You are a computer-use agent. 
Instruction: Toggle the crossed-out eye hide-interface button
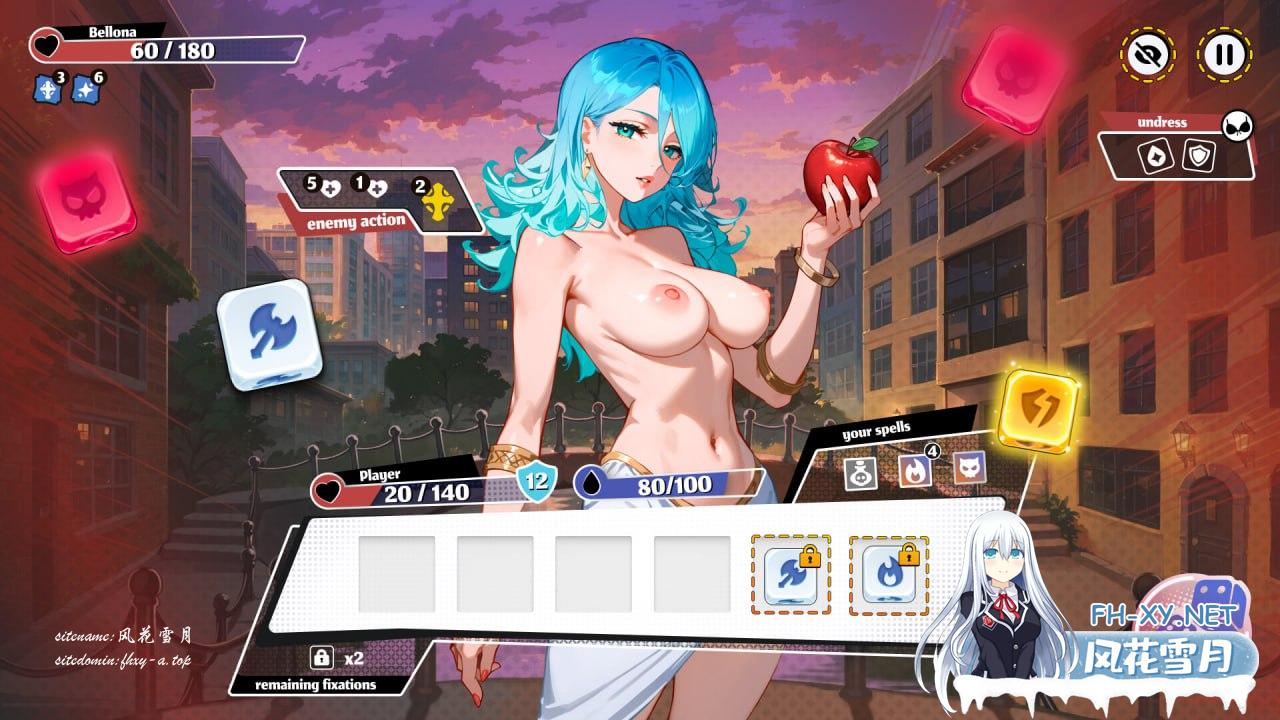point(1147,53)
